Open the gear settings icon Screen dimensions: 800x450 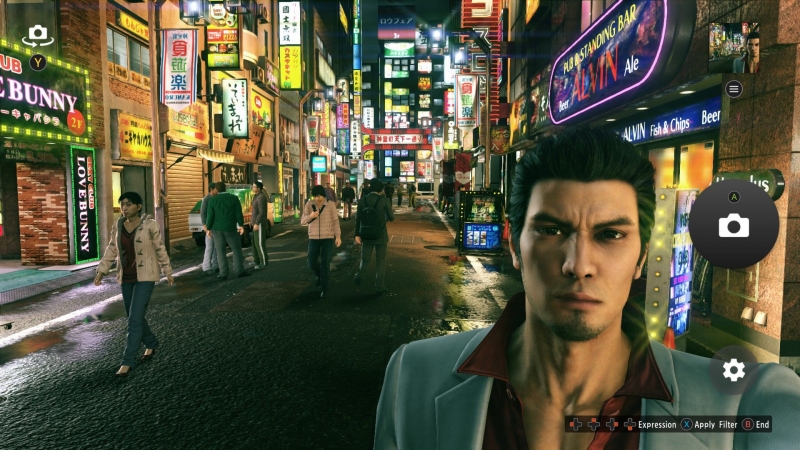734,370
